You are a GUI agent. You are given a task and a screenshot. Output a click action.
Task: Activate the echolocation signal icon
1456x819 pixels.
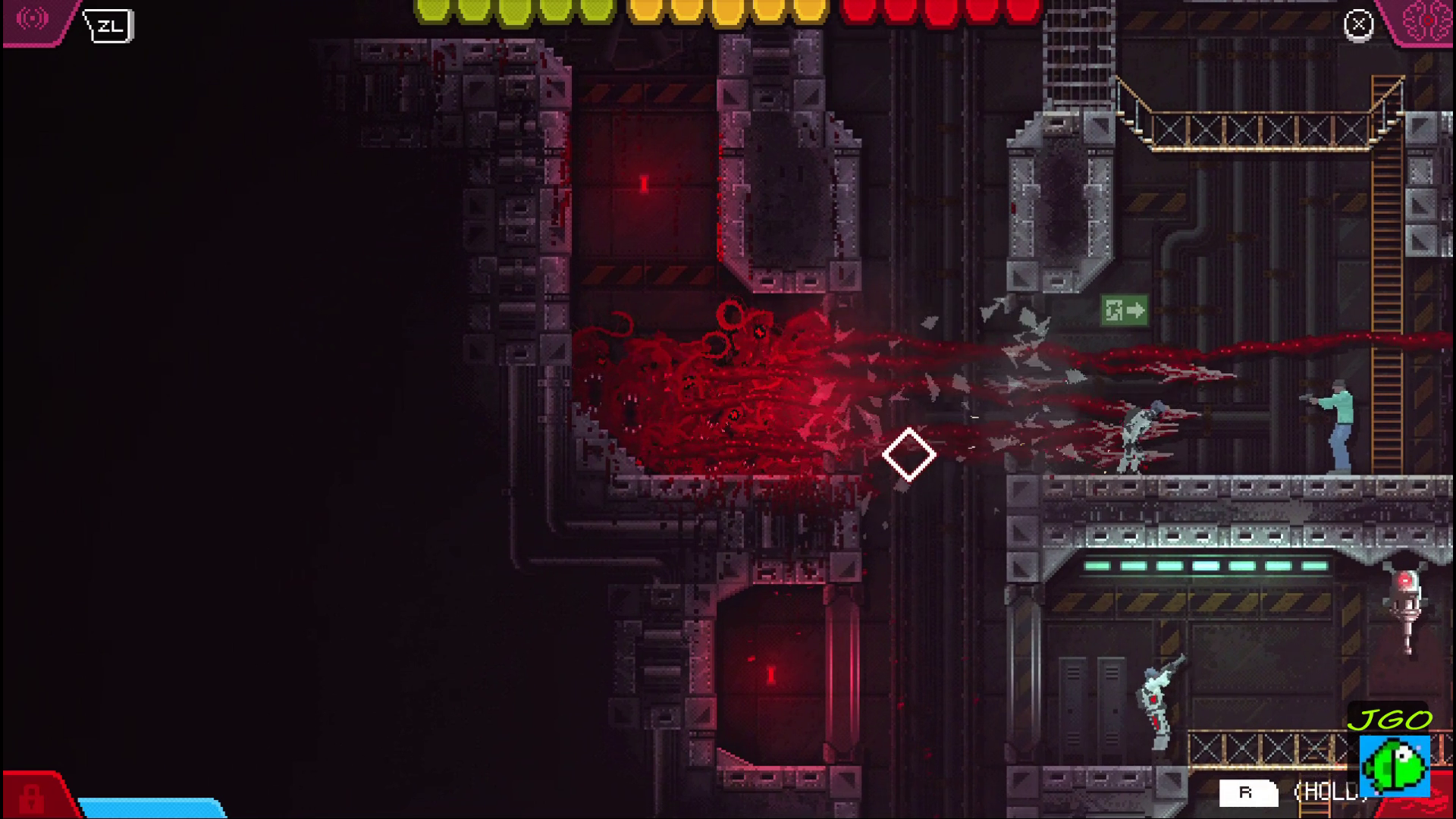pyautogui.click(x=32, y=20)
